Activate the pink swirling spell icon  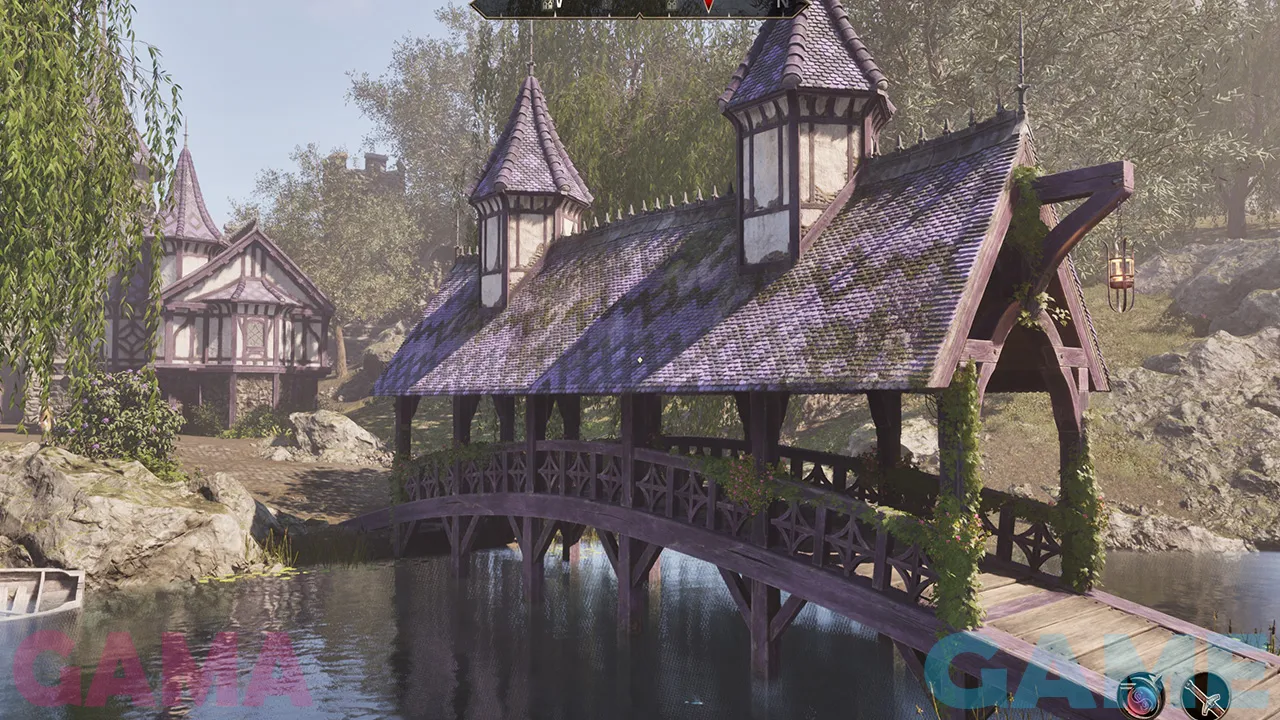coord(1140,695)
